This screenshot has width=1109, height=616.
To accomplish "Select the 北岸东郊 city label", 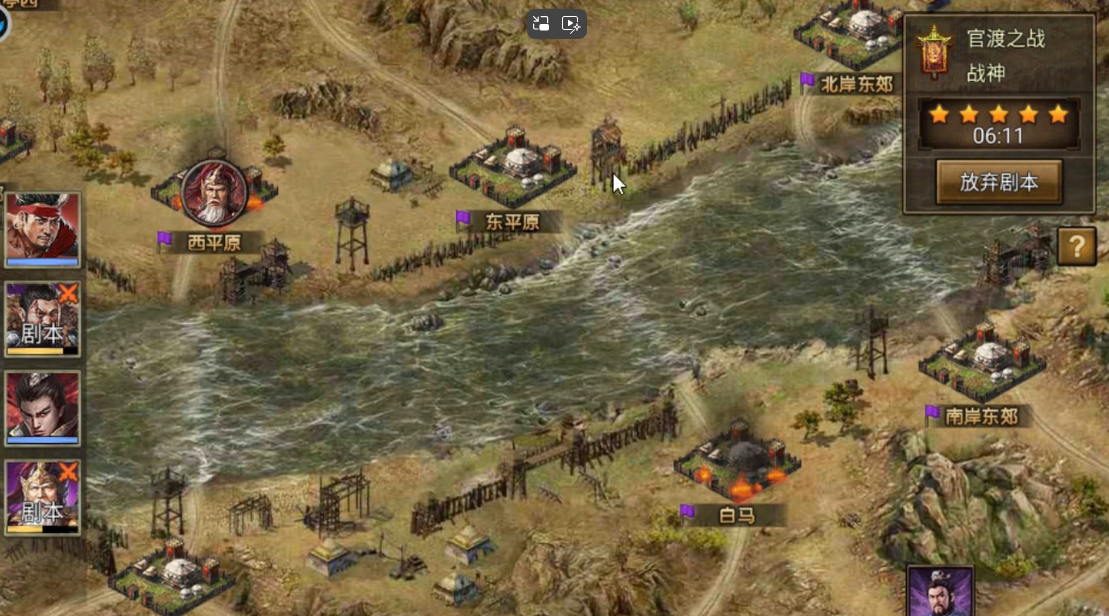I will point(856,84).
